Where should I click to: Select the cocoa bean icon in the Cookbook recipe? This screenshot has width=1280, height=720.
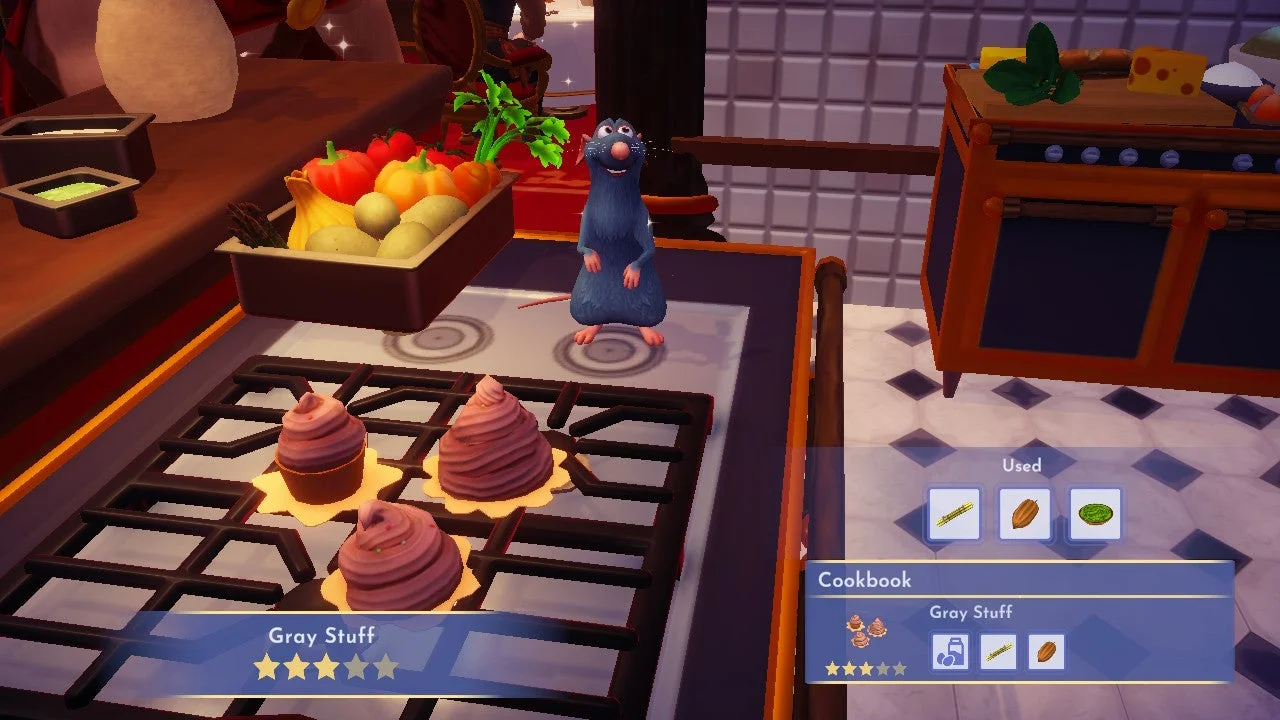[x=1046, y=651]
